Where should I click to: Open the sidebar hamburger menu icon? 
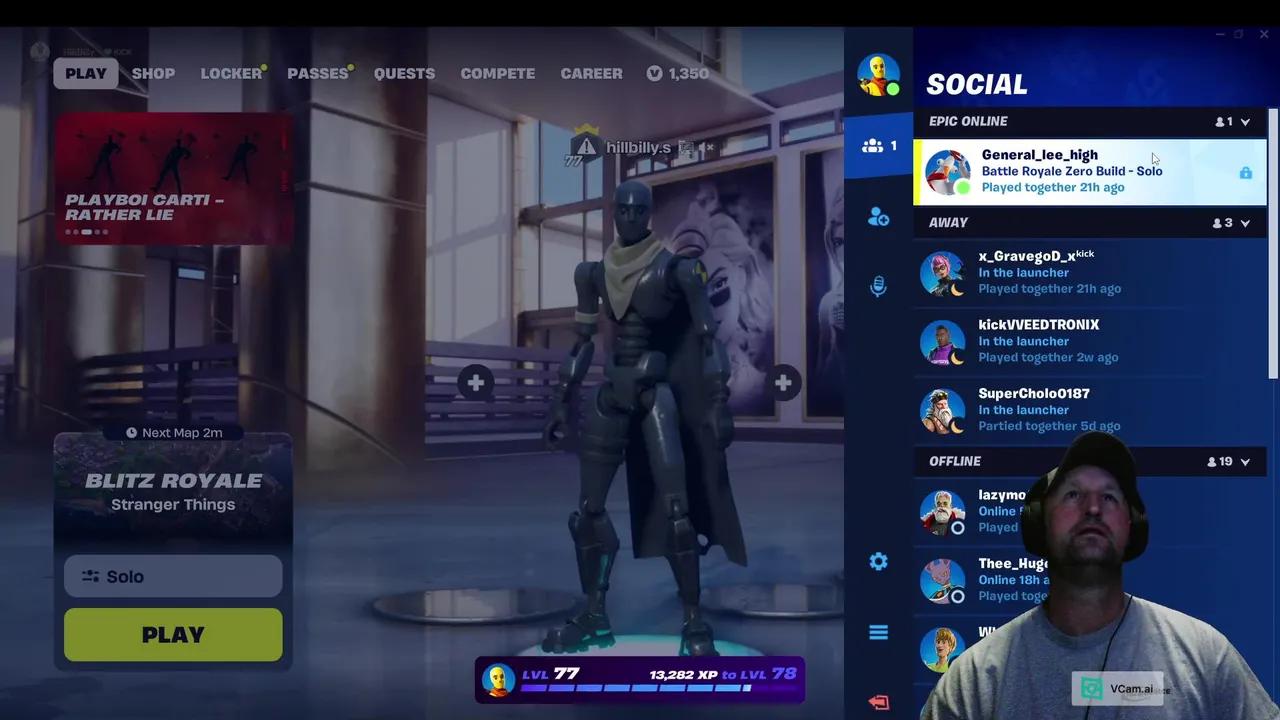click(878, 632)
